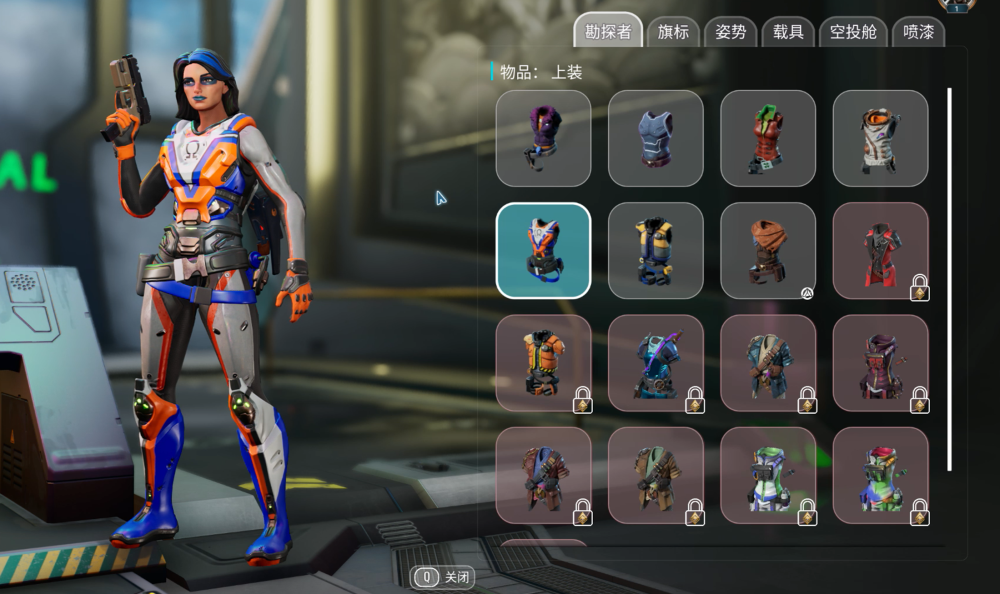Select the 姿势 tab

tap(730, 32)
